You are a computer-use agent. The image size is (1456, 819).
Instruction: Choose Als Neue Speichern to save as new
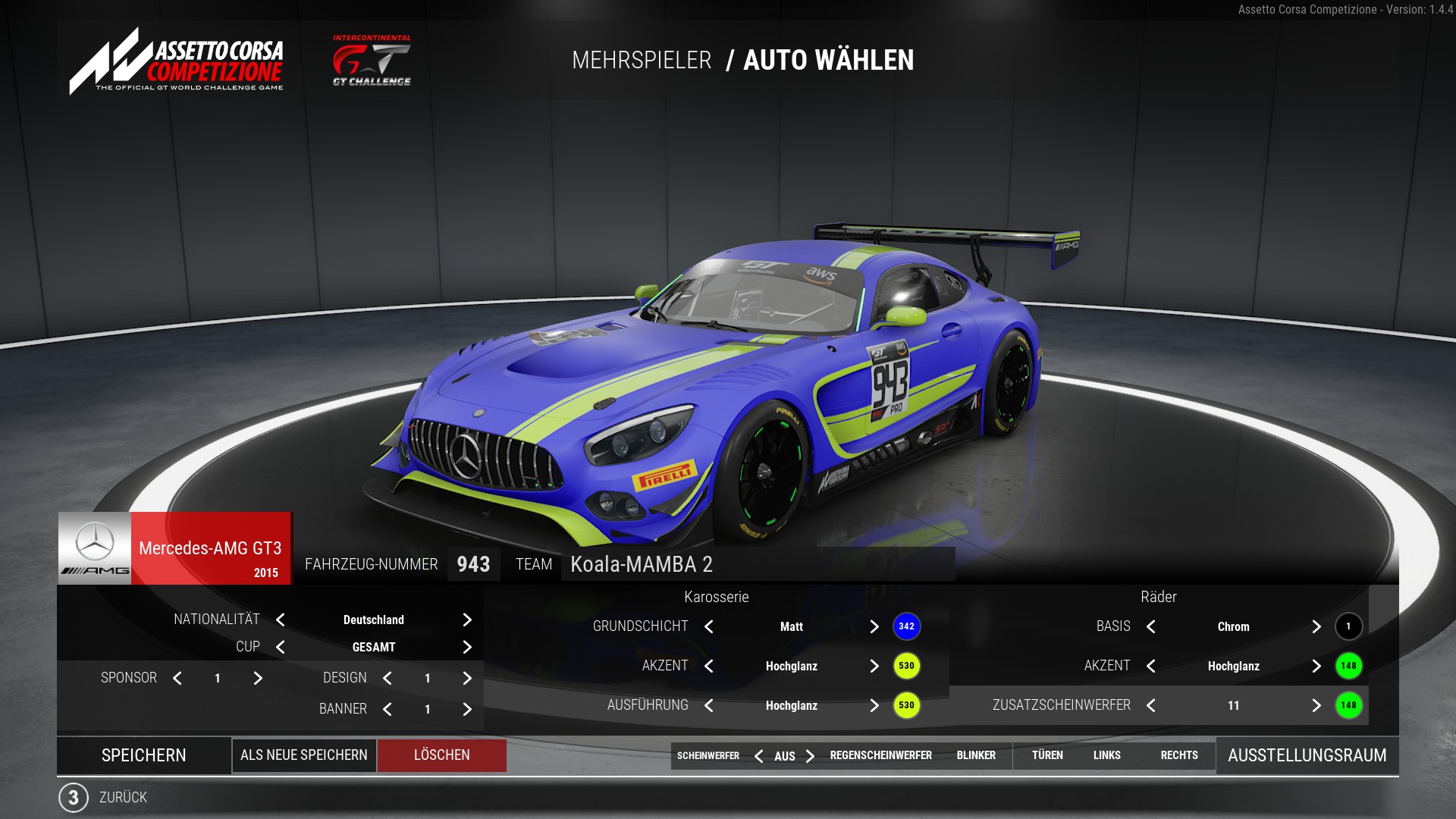tap(304, 755)
